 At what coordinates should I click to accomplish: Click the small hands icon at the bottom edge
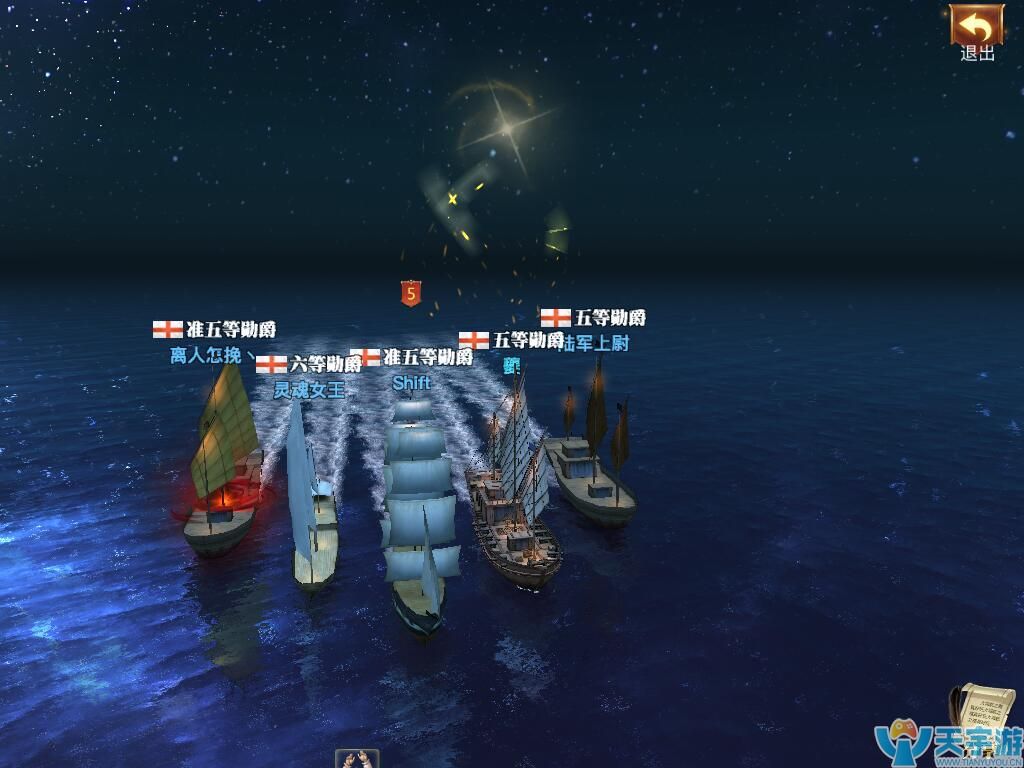[x=356, y=759]
